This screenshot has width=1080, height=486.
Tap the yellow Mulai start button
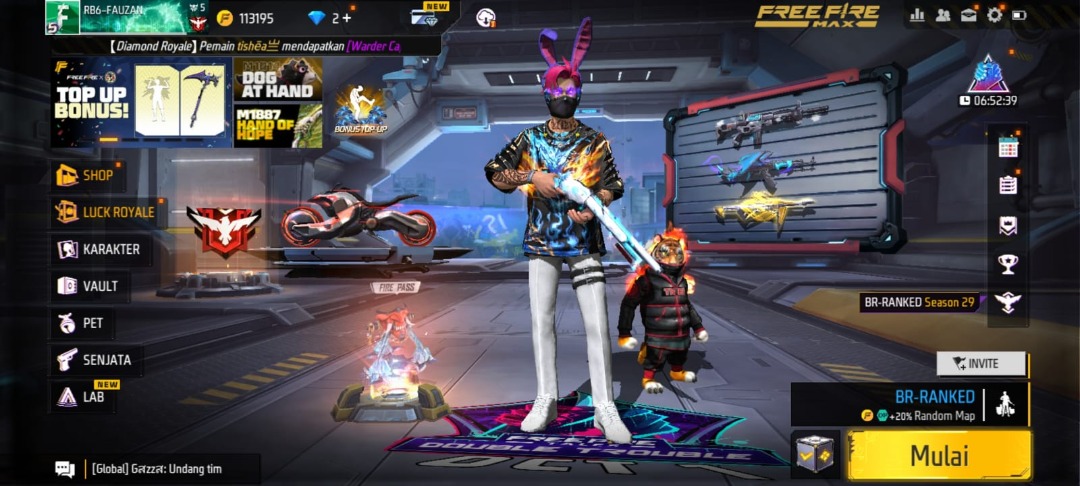pyautogui.click(x=939, y=456)
